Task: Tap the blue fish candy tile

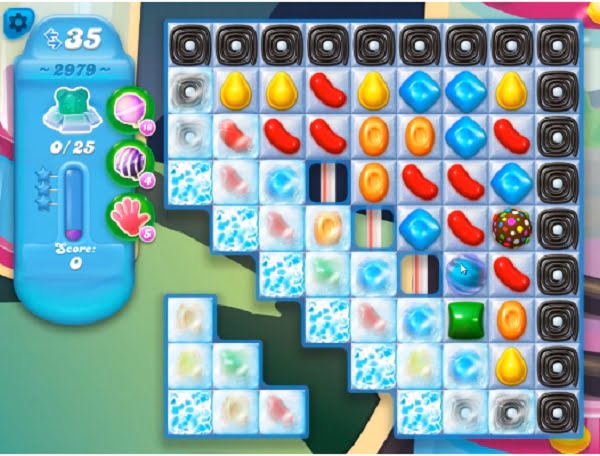Action: tap(464, 272)
